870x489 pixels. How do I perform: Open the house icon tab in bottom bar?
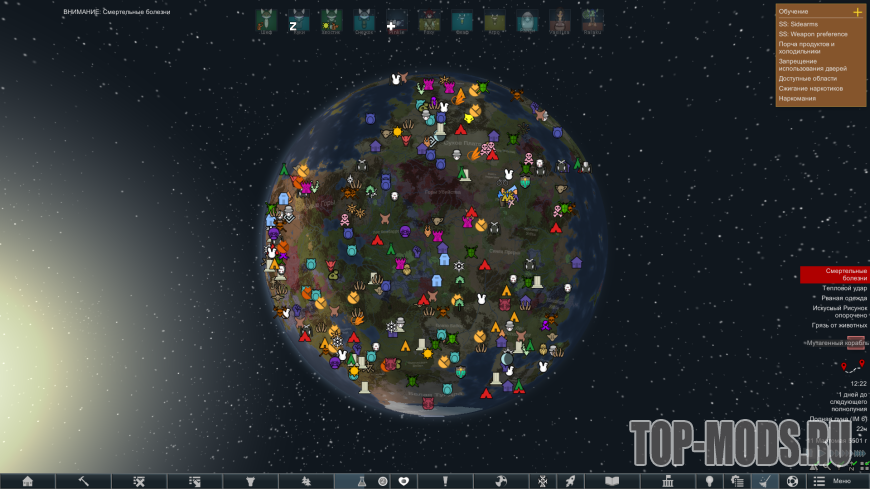[x=28, y=481]
